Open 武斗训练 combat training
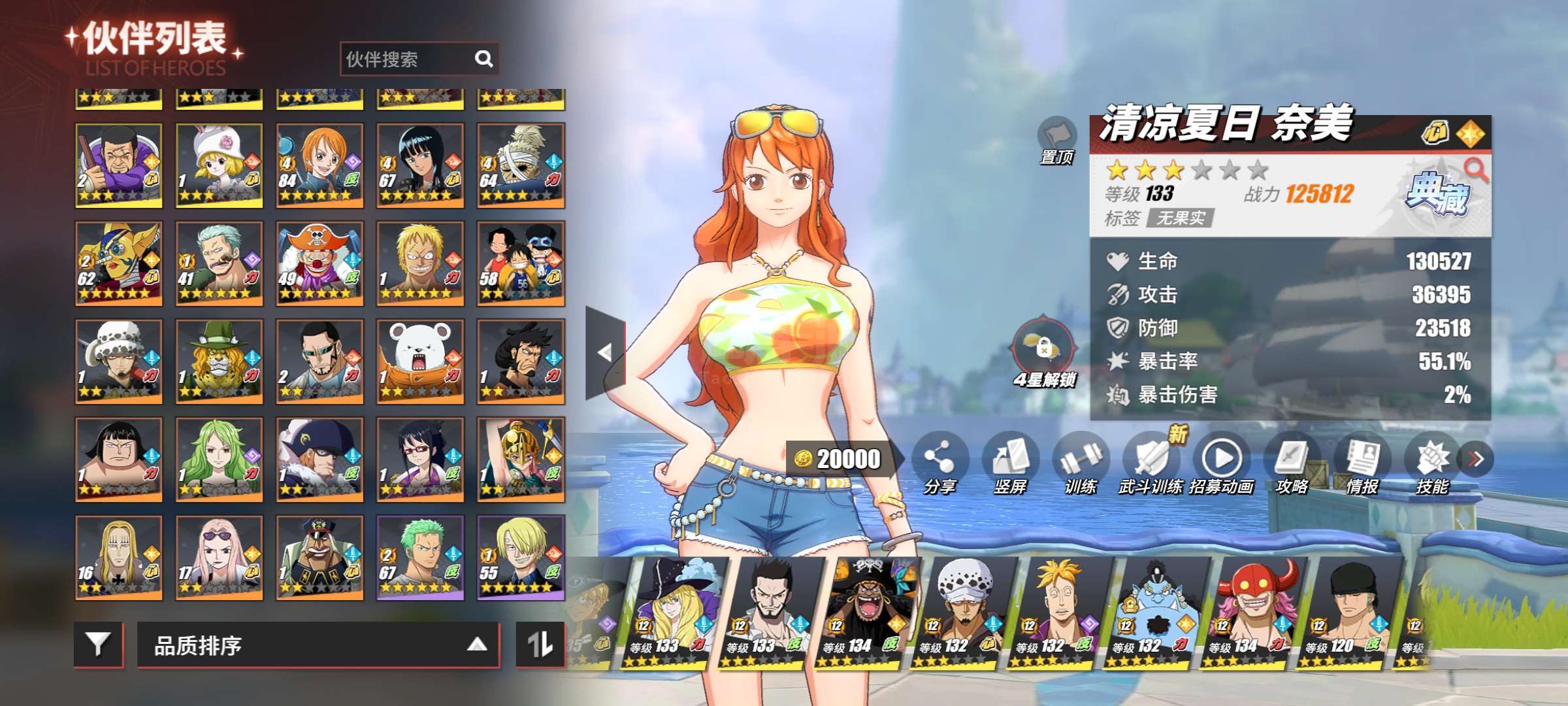 (x=1151, y=461)
